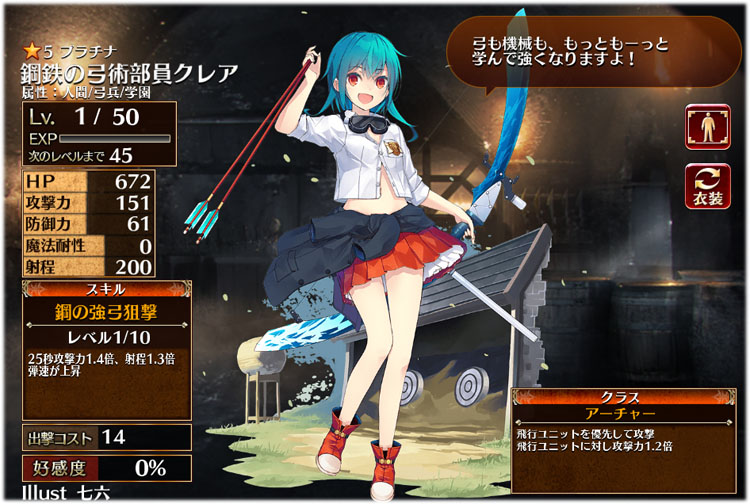This screenshot has width=750, height=504.
Task: Click the character silhouette view button
Action: pos(707,127)
